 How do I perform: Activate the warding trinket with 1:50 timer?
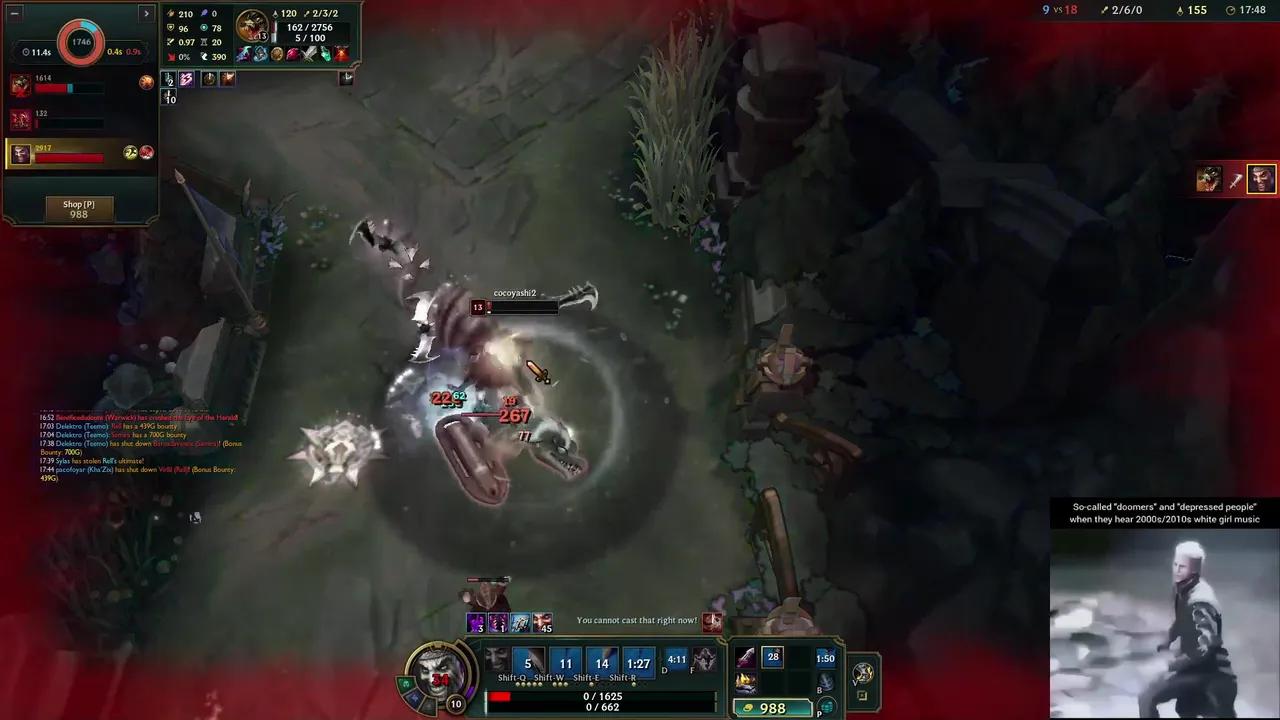(825, 658)
